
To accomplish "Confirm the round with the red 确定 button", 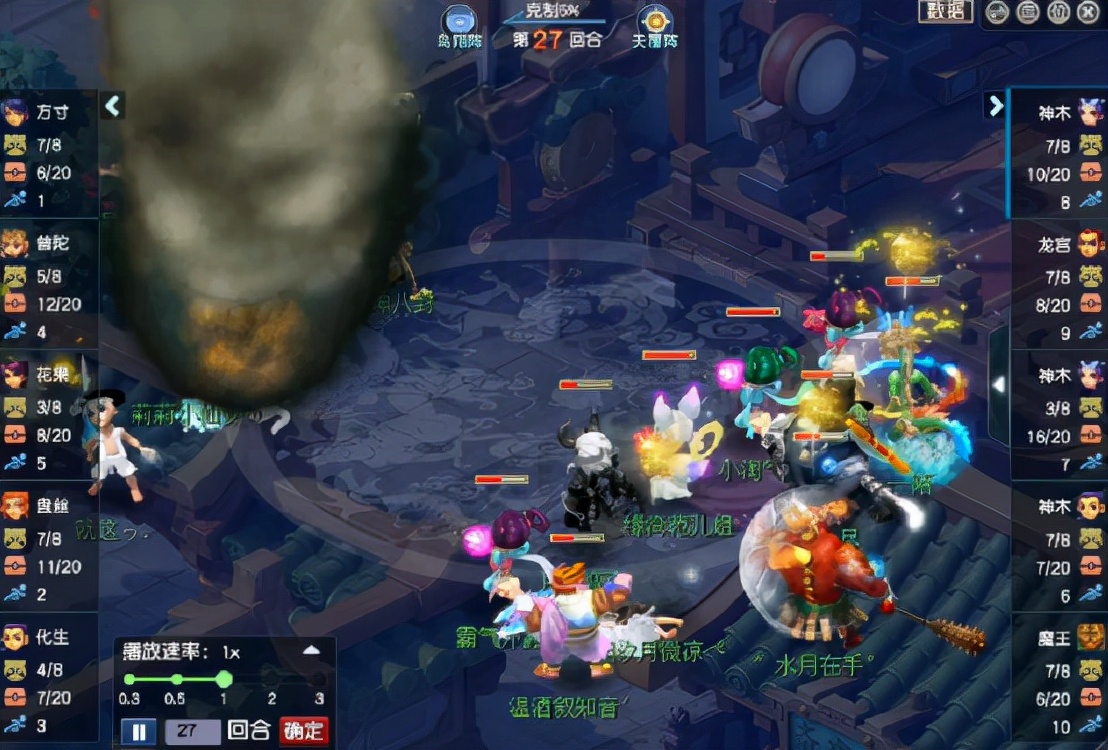I will point(304,731).
